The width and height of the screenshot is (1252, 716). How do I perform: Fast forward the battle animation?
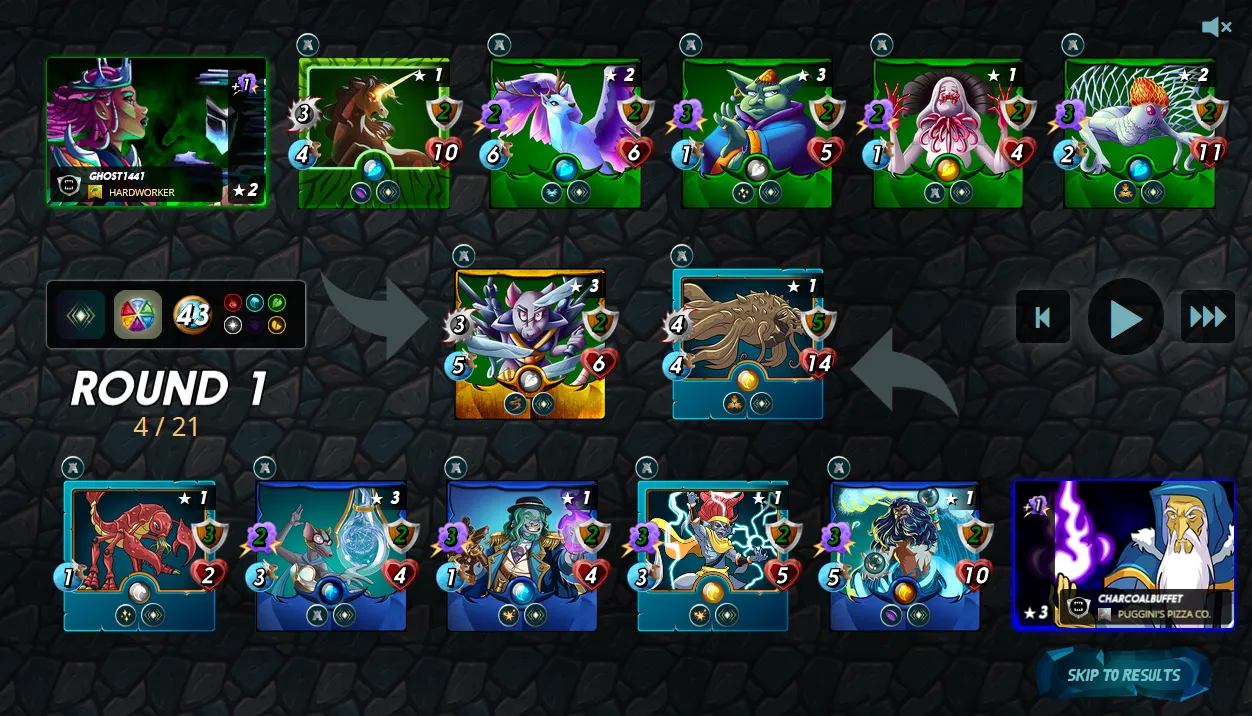pyautogui.click(x=1207, y=318)
